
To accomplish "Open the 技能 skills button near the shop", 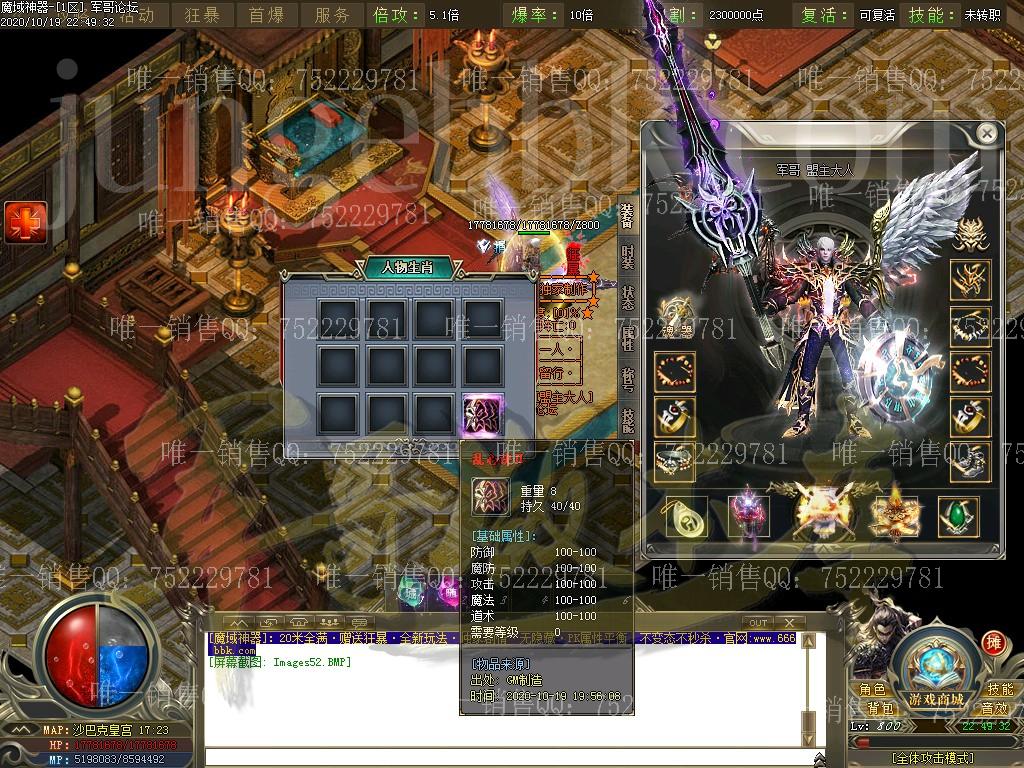I will [x=1000, y=690].
